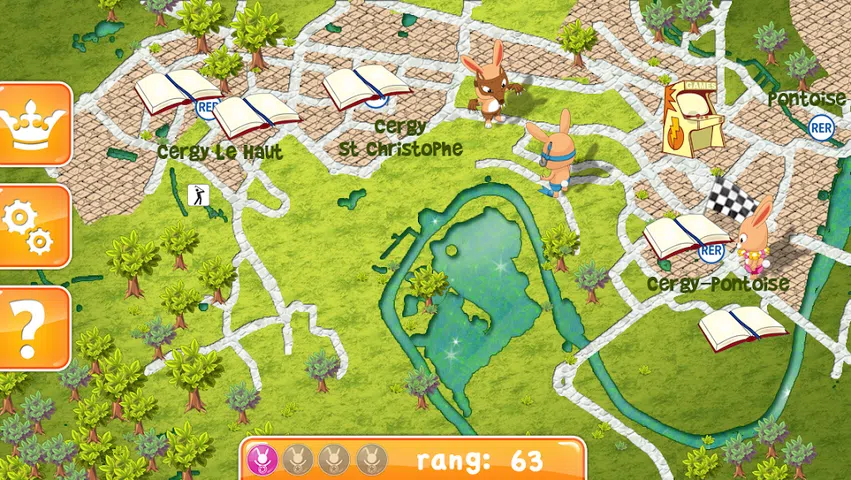Choose the checkered flag map marker
The height and width of the screenshot is (480, 851).
point(731,200)
